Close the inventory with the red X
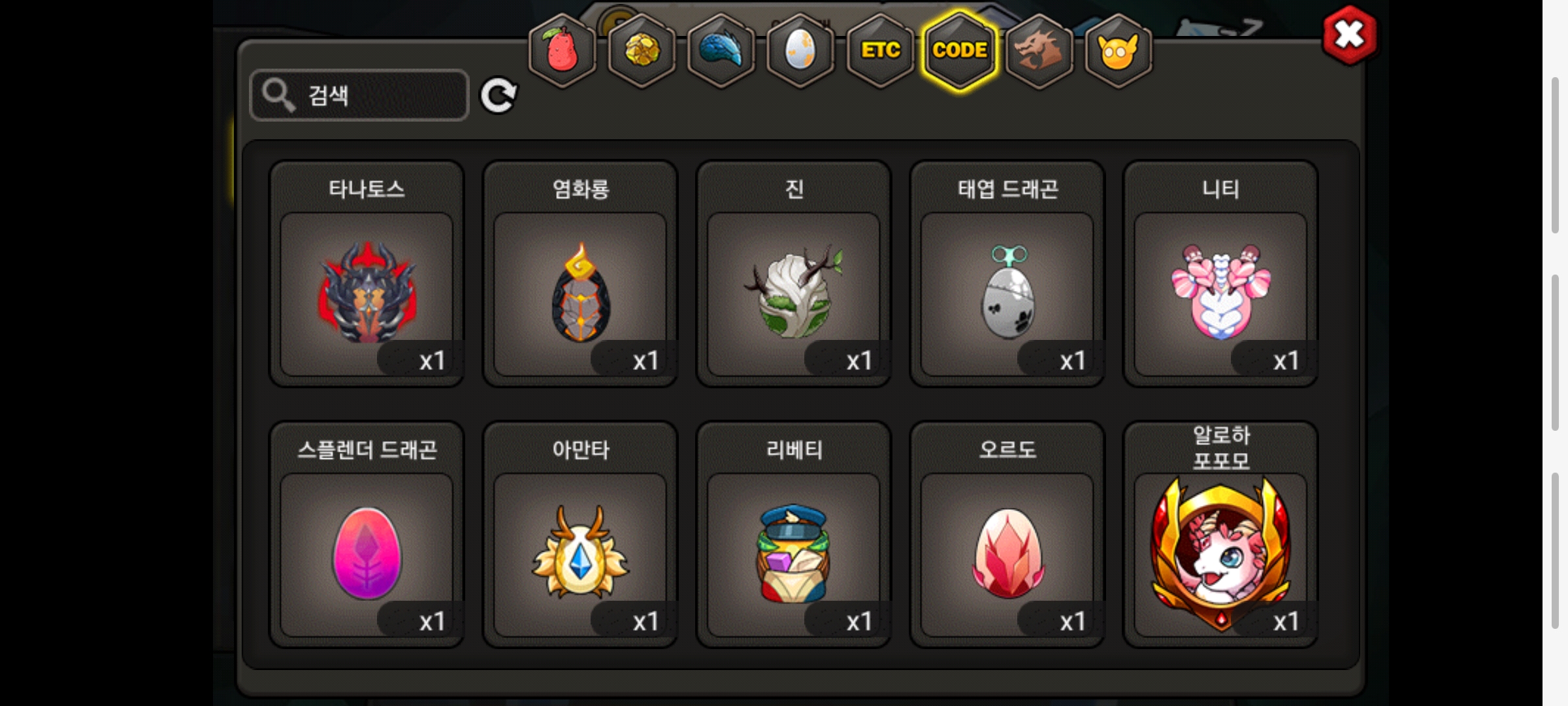Image resolution: width=1568 pixels, height=706 pixels. (x=1349, y=35)
